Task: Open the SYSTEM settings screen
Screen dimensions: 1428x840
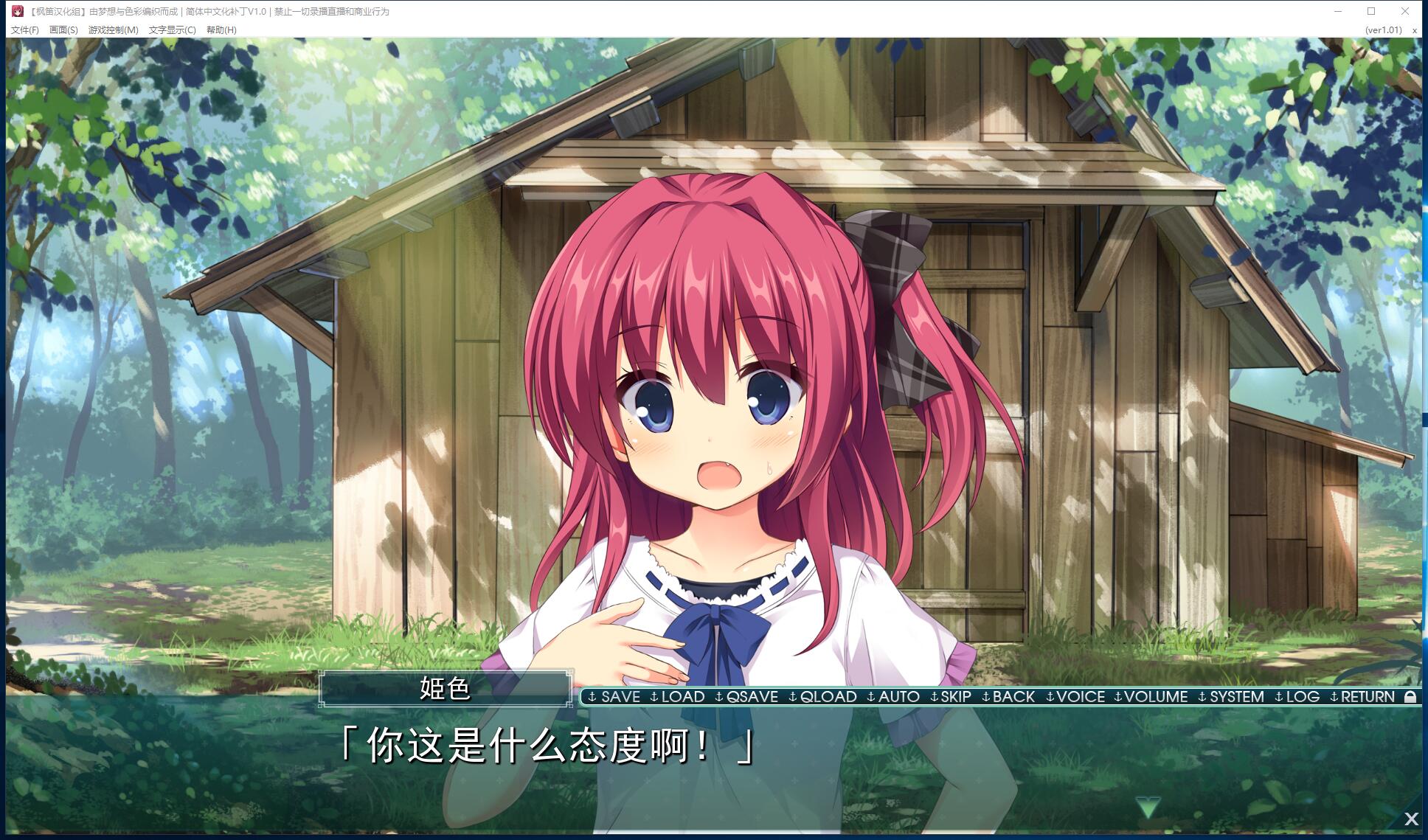Action: click(1231, 697)
